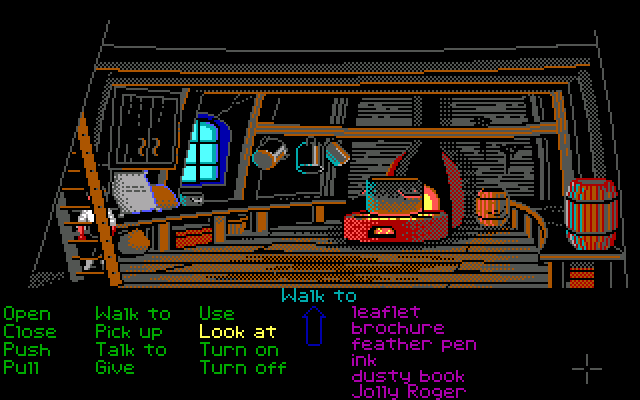
Task: Select the highlighted Look at verb
Action: coord(237,331)
